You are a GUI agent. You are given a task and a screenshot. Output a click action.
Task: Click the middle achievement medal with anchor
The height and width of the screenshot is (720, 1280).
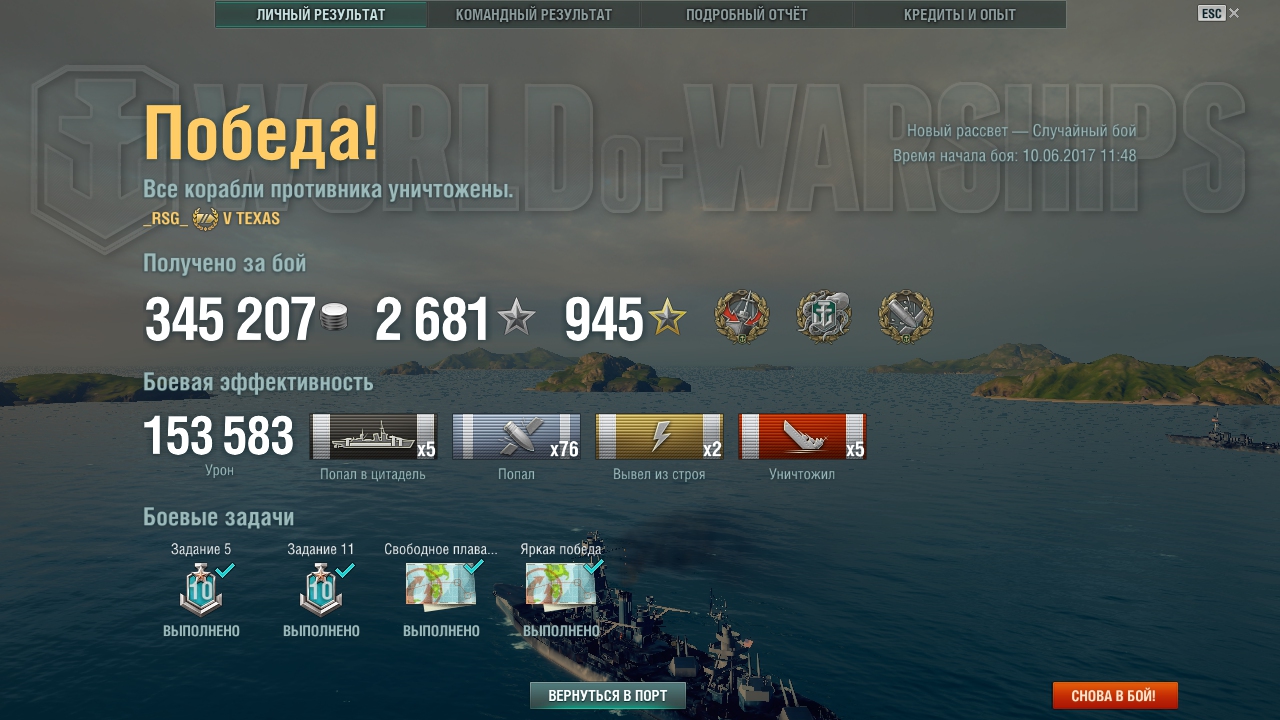pos(824,317)
